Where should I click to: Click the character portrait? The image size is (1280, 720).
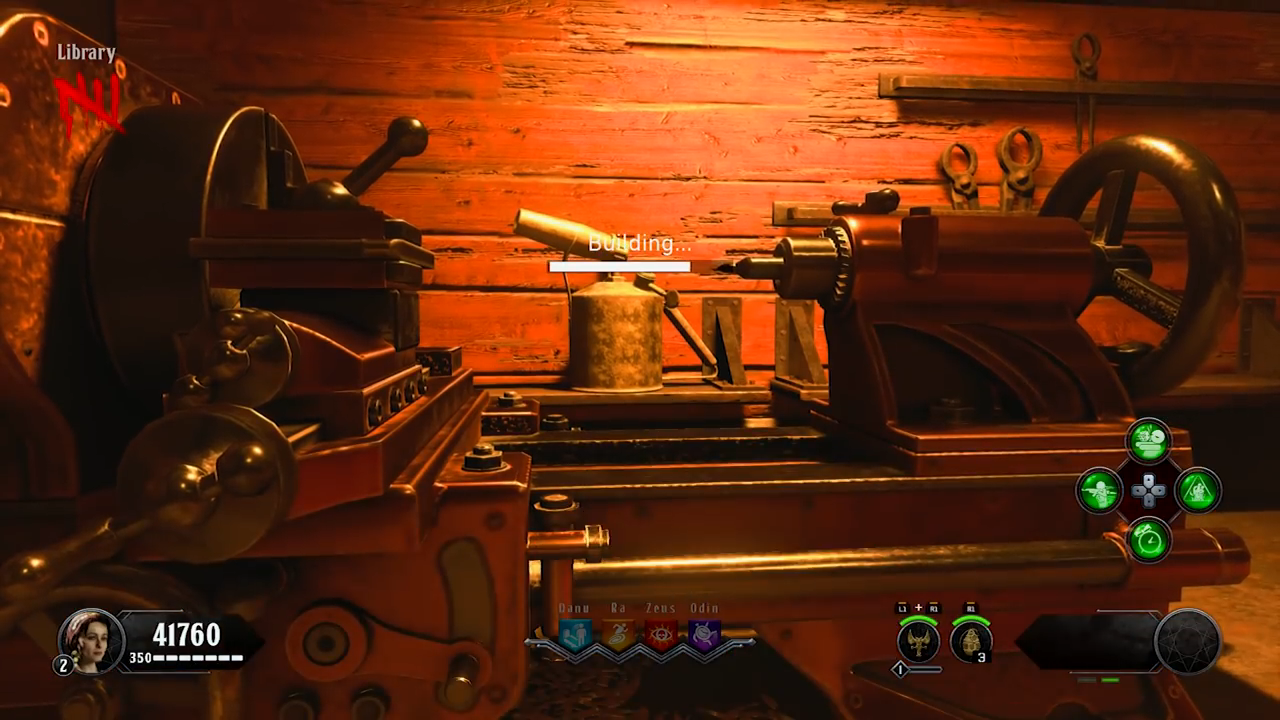pyautogui.click(x=90, y=641)
